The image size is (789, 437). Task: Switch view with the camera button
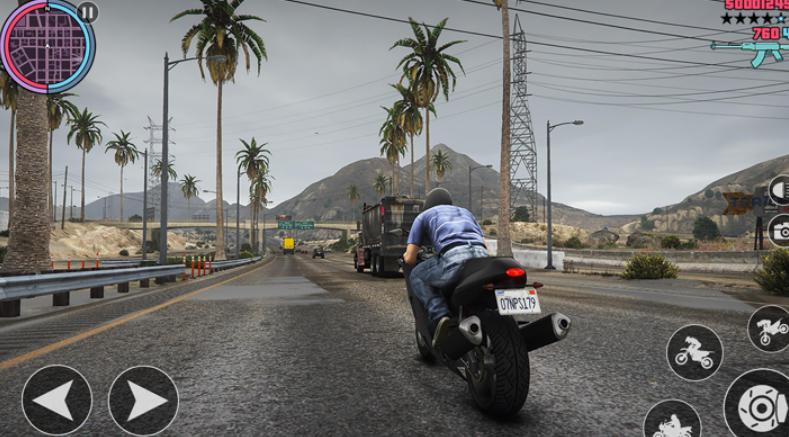click(x=779, y=231)
